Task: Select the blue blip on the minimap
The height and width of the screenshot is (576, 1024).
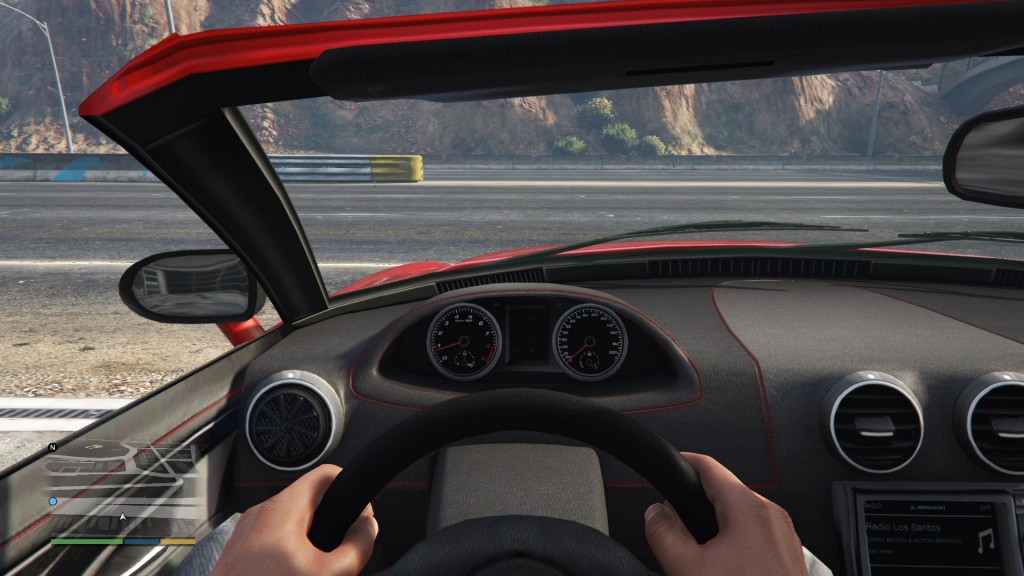Action: (53, 501)
